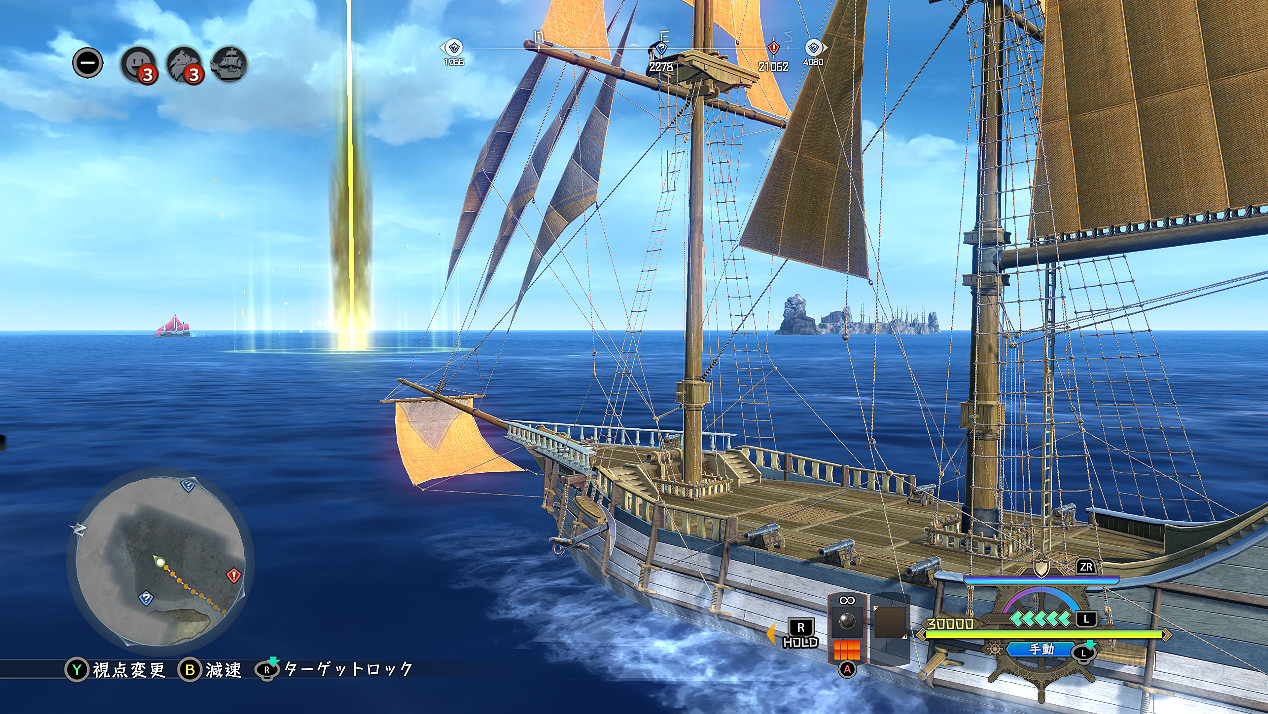Select the red exclamation marker on minimap

point(234,575)
